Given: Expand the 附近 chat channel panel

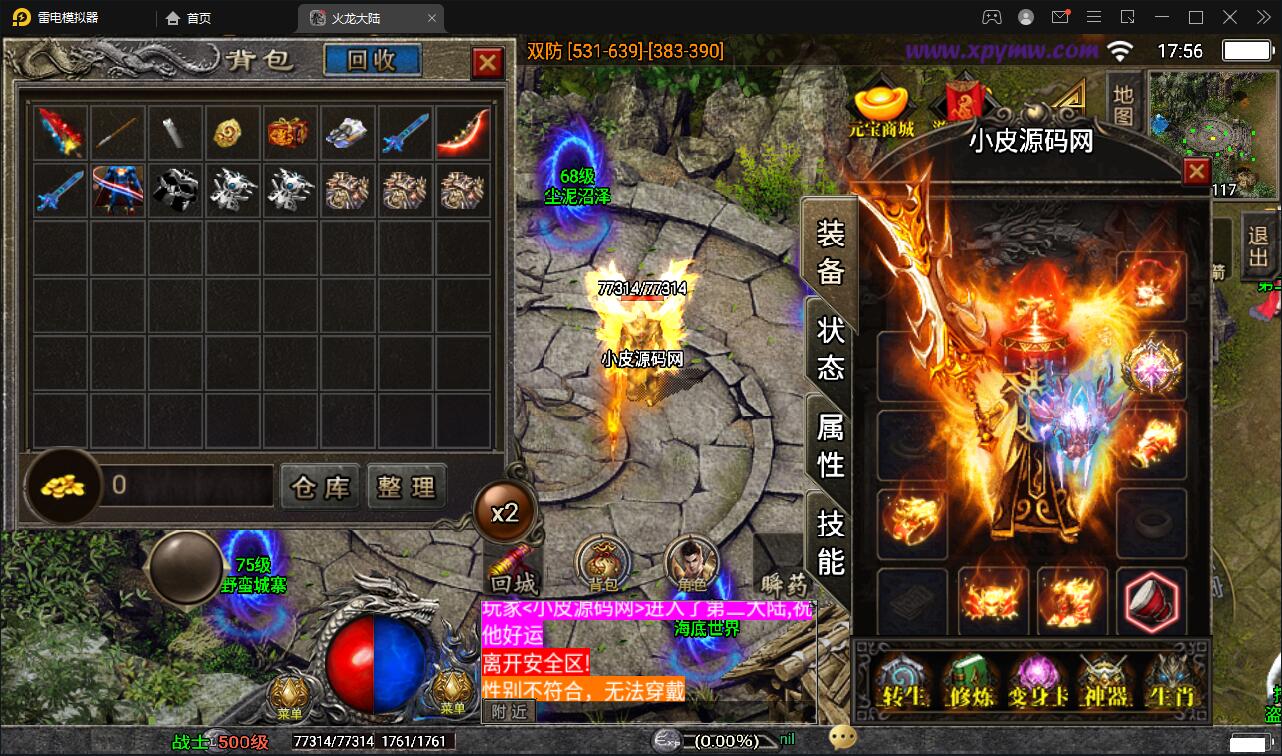Looking at the screenshot, I should 508,711.
